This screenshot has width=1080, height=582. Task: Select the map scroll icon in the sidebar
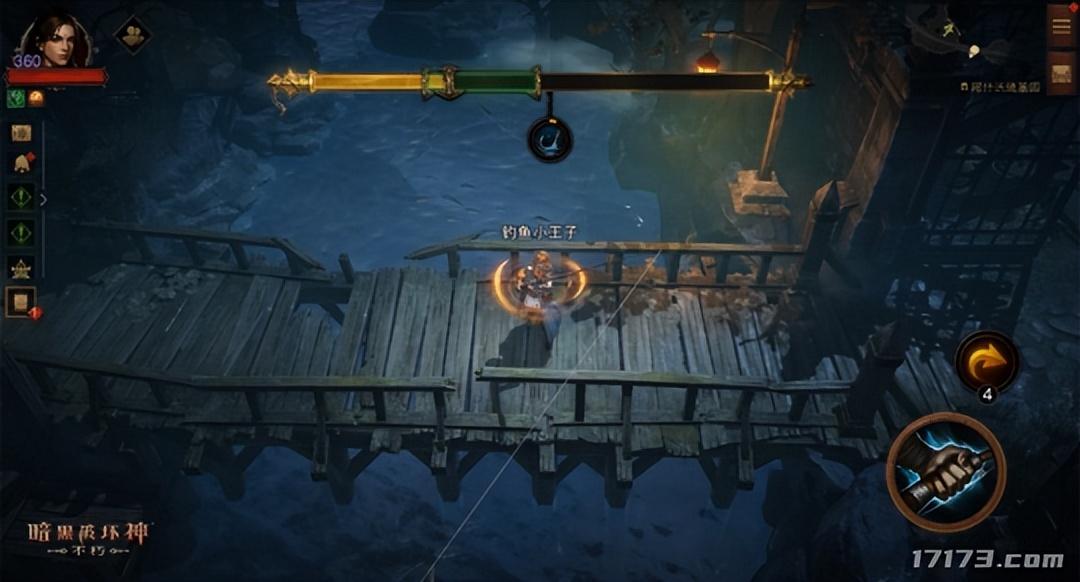pyautogui.click(x=20, y=133)
